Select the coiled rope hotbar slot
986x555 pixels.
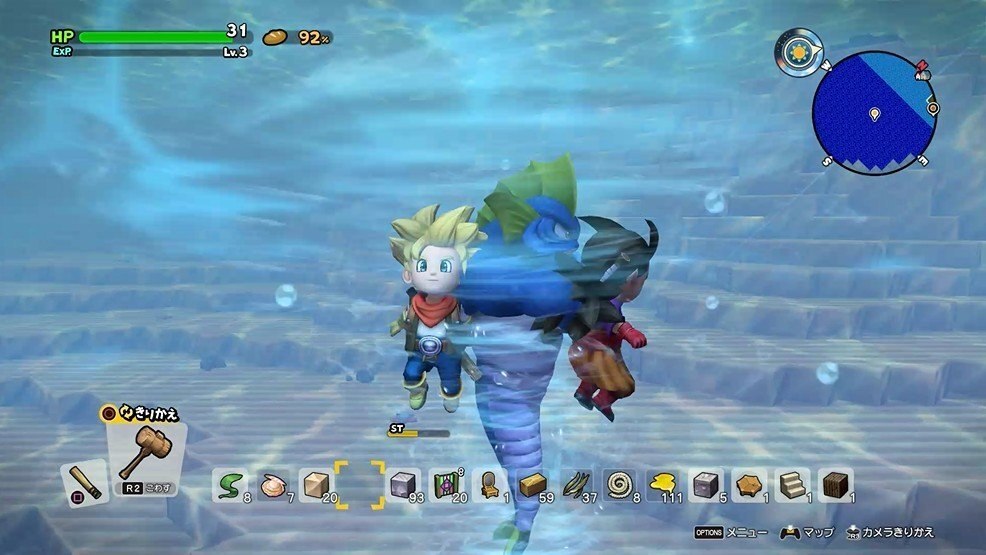[x=620, y=485]
